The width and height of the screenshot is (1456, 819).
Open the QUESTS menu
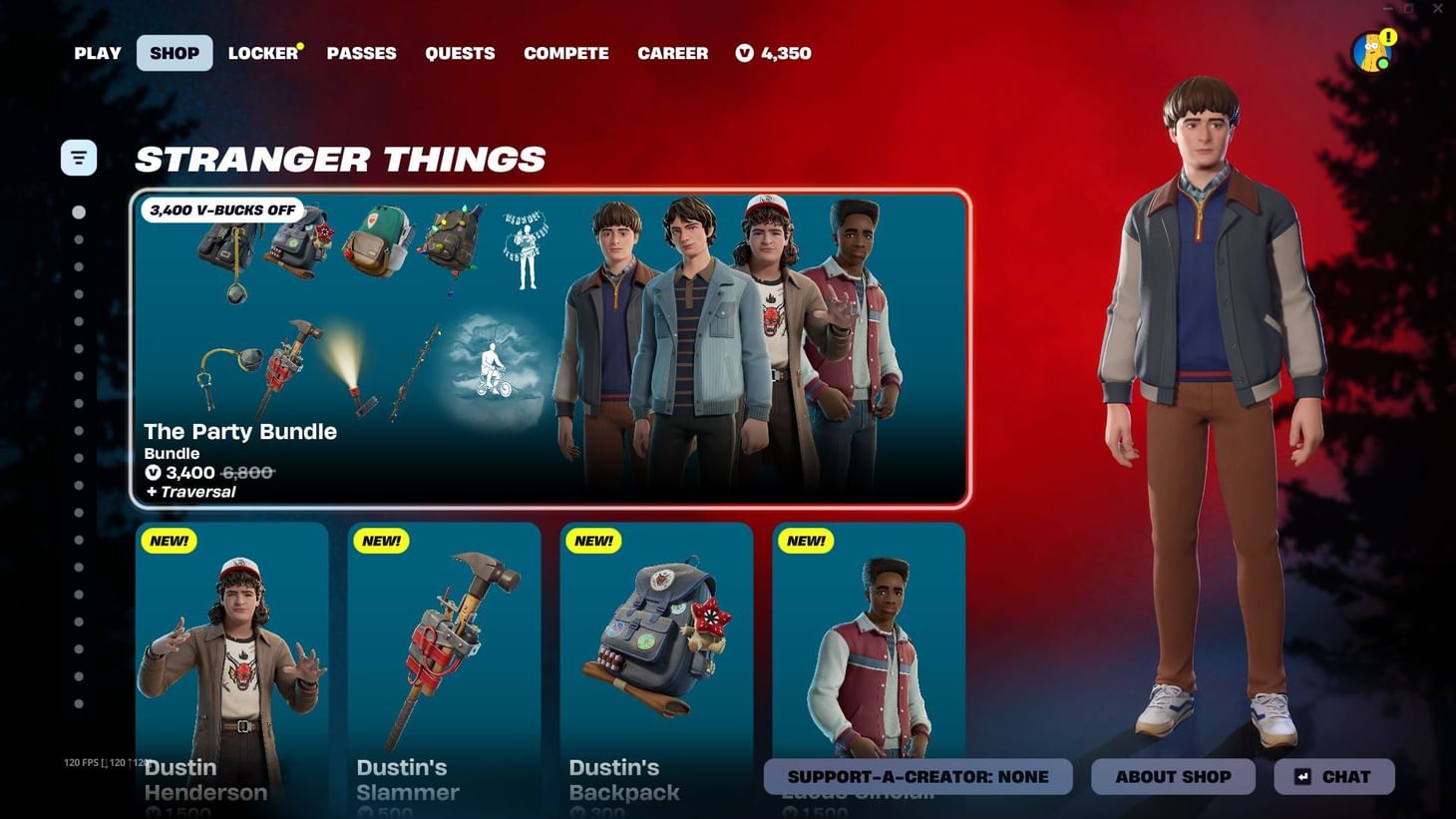(460, 53)
